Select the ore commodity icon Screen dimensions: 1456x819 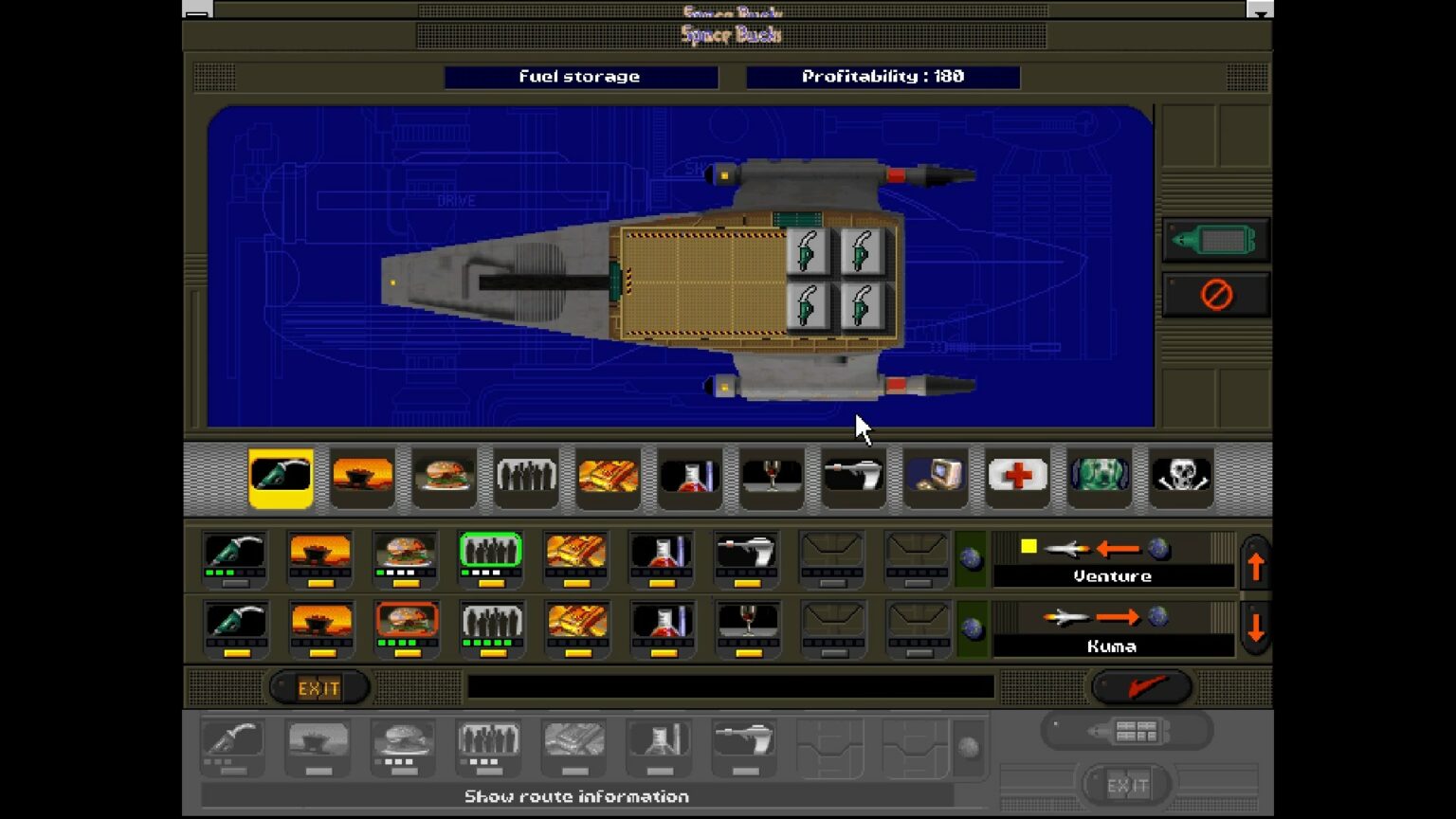363,479
